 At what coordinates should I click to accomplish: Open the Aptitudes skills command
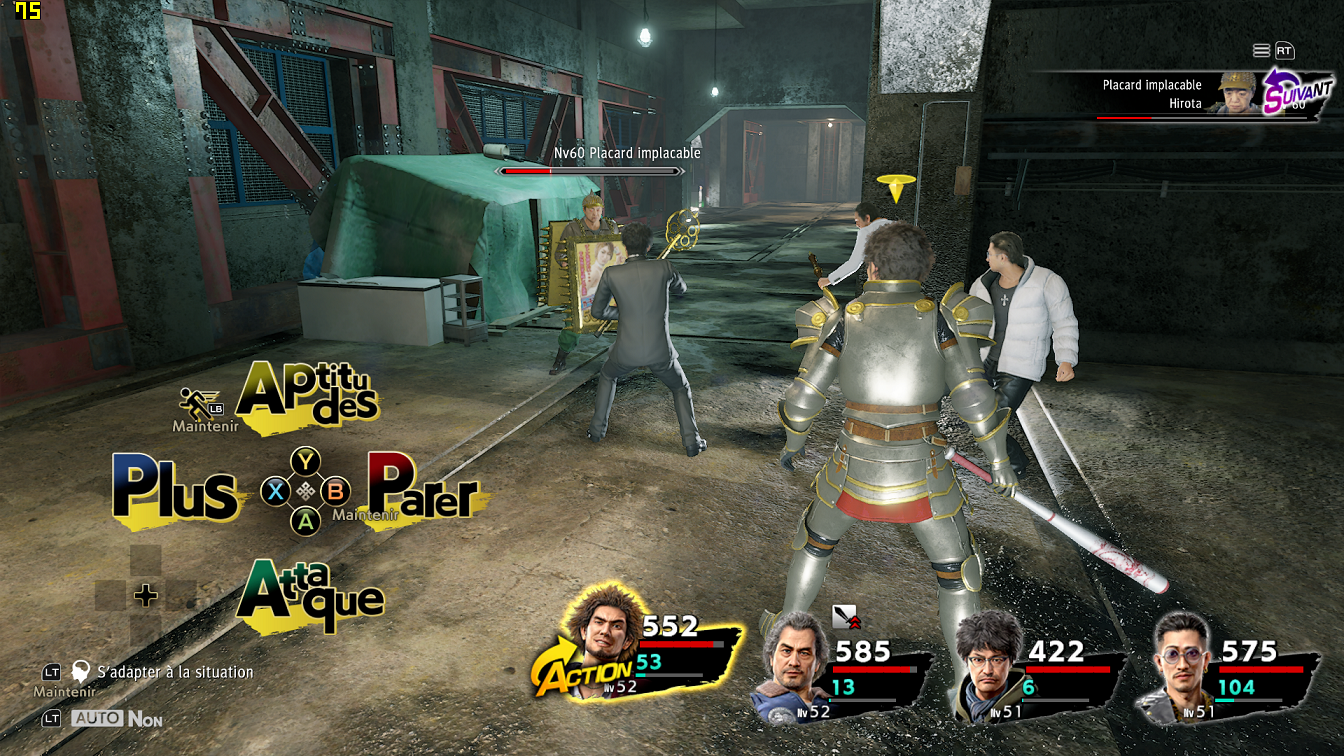click(x=307, y=397)
